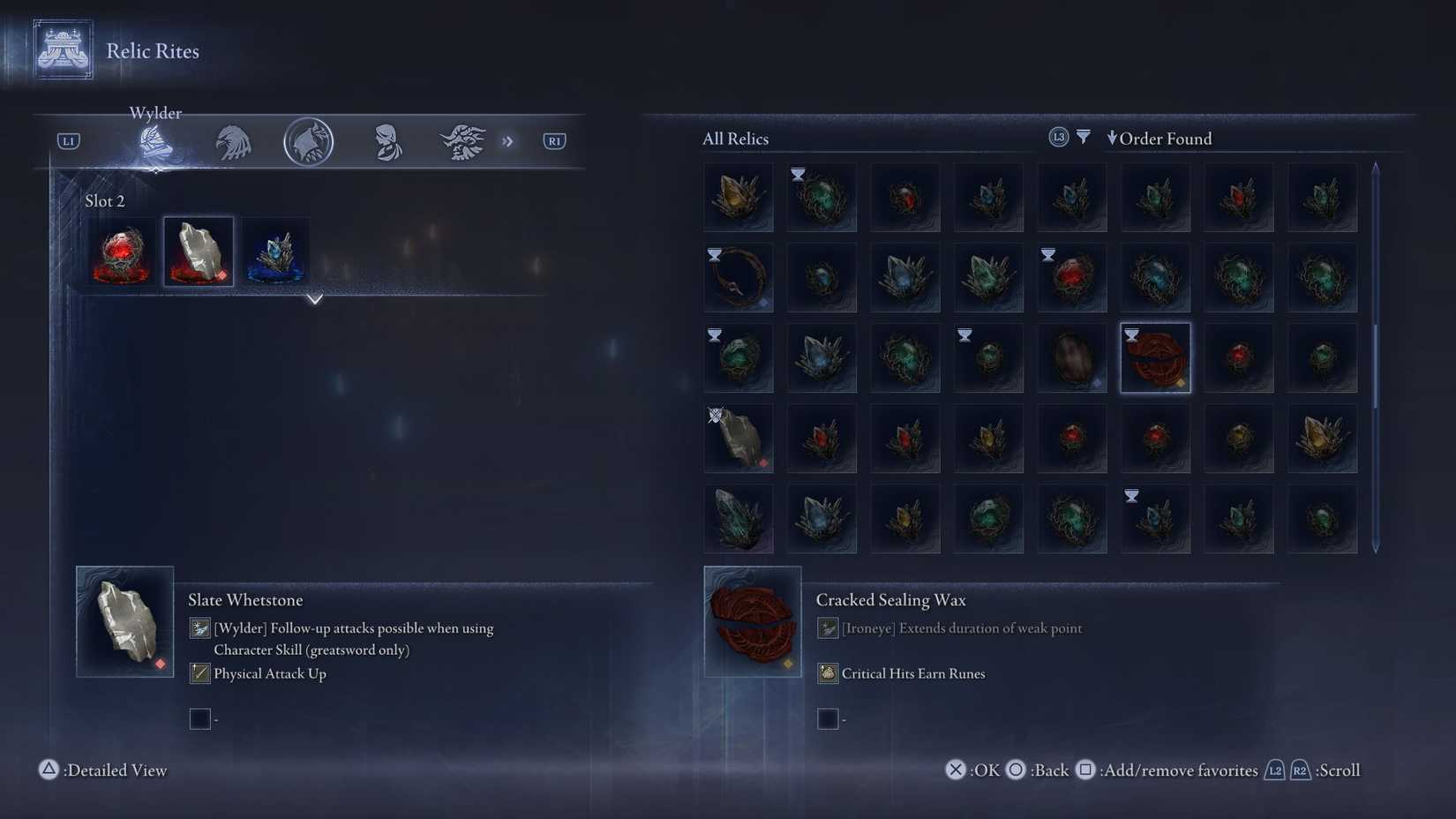Open the Order Found sort dropdown
This screenshot has width=1456, height=819.
(x=1160, y=138)
